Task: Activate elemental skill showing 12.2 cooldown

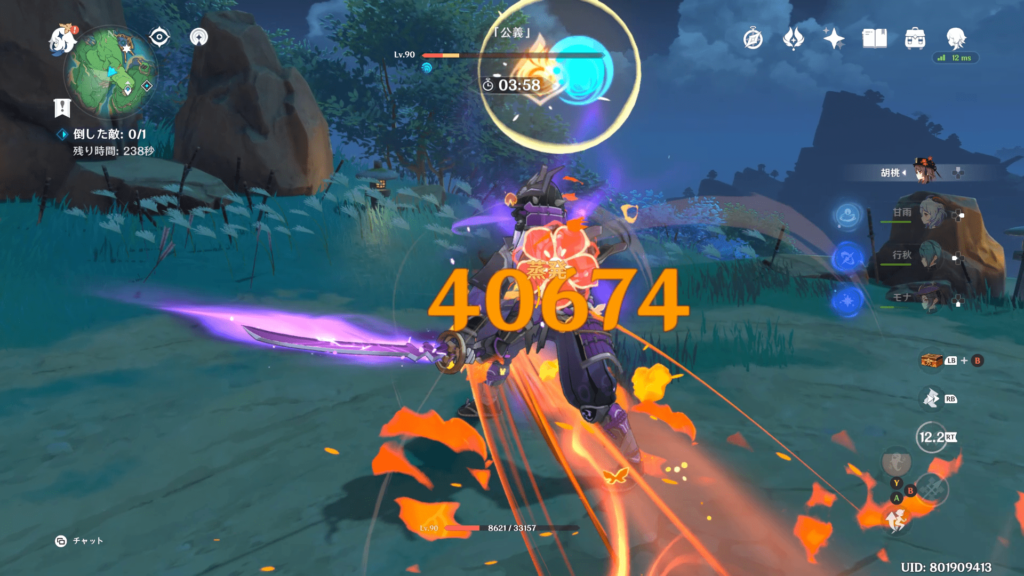Action: click(x=933, y=437)
